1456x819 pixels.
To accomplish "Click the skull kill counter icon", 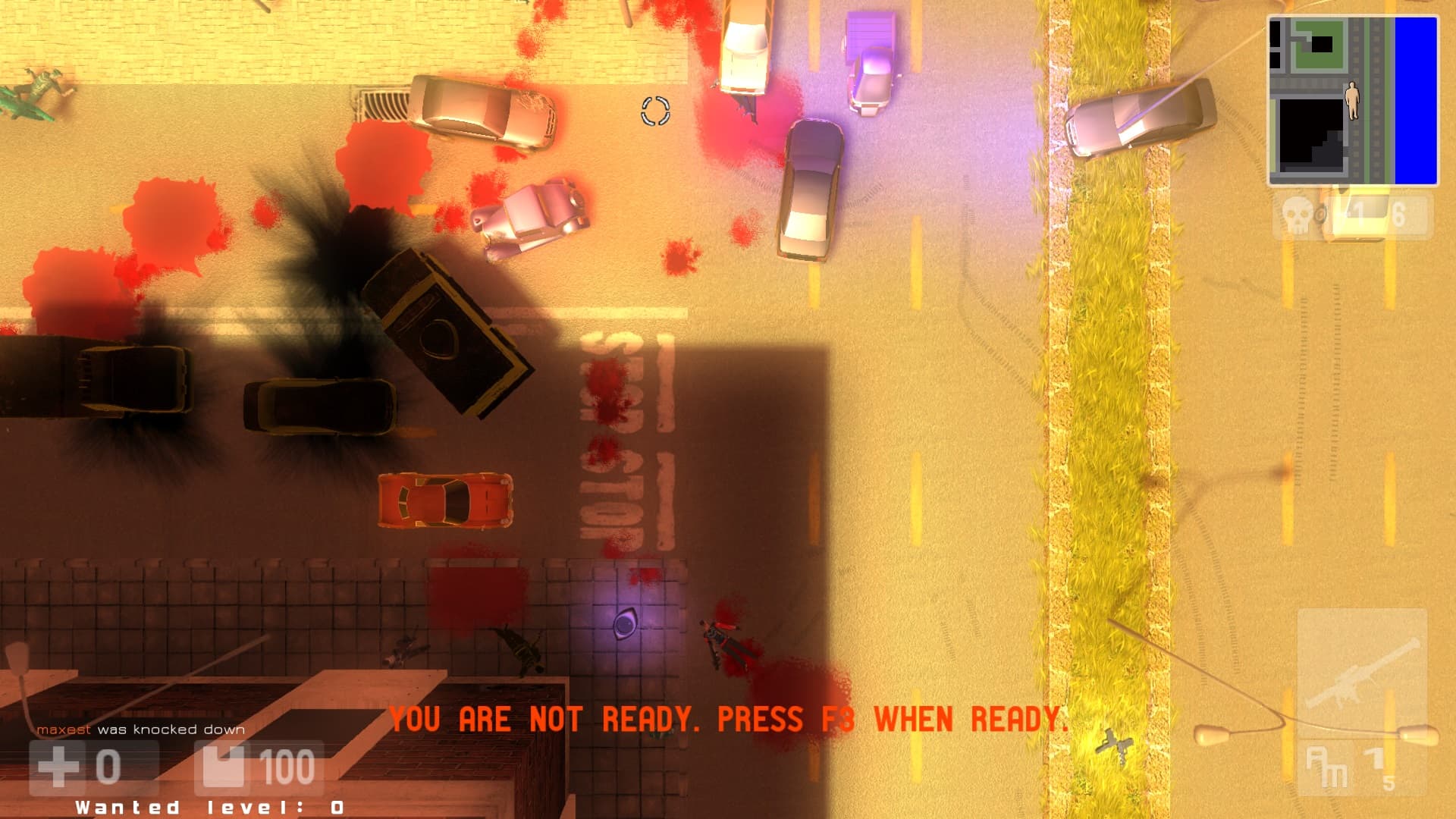I will [x=1298, y=215].
